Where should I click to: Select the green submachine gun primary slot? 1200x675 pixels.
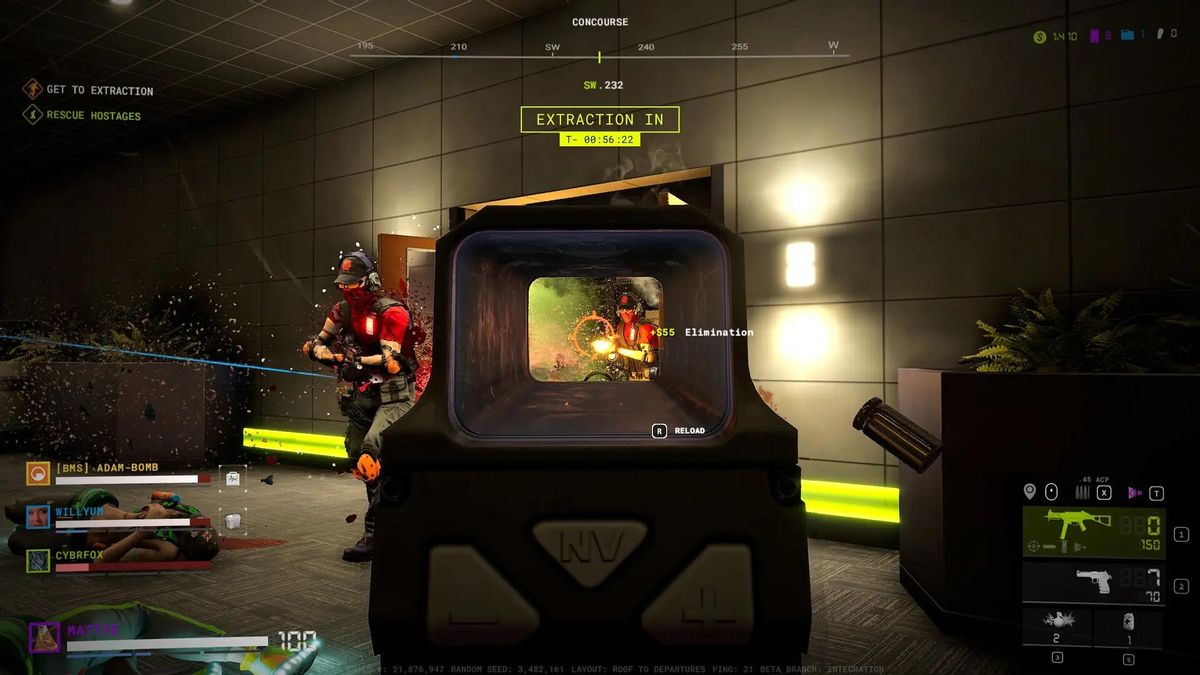[1093, 533]
